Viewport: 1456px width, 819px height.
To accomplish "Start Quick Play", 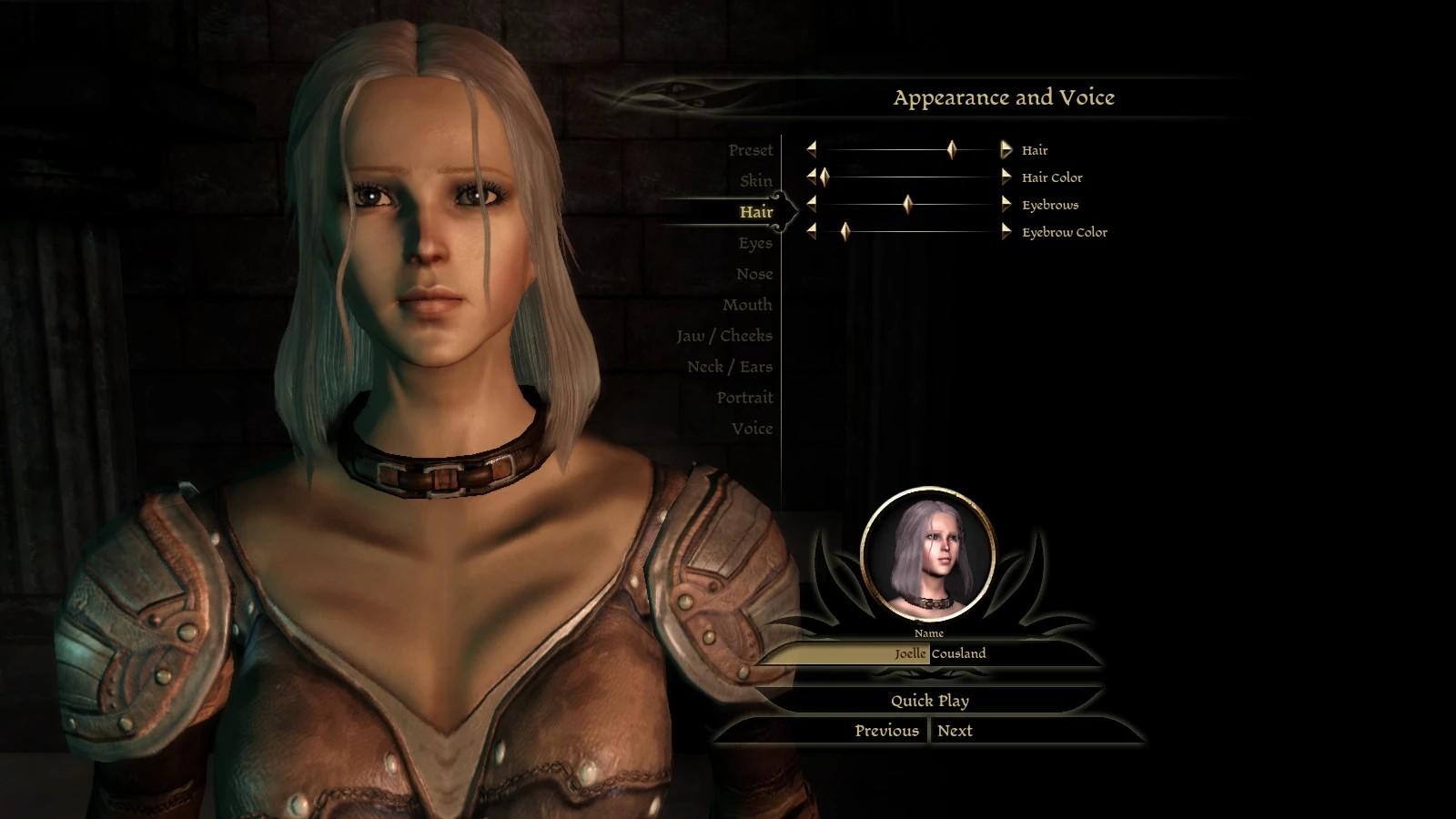I will pyautogui.click(x=929, y=701).
